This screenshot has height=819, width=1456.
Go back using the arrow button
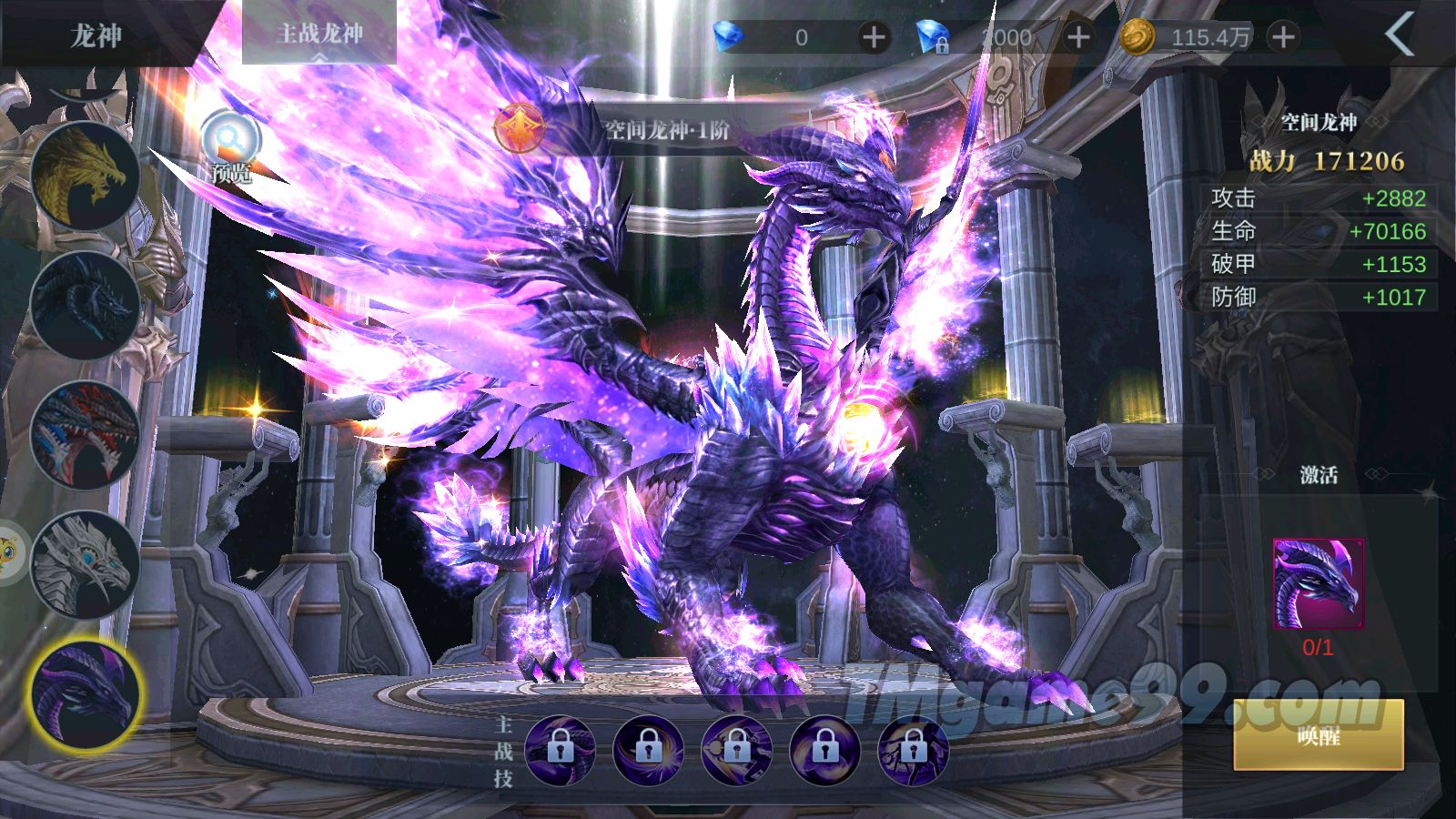tap(1400, 35)
